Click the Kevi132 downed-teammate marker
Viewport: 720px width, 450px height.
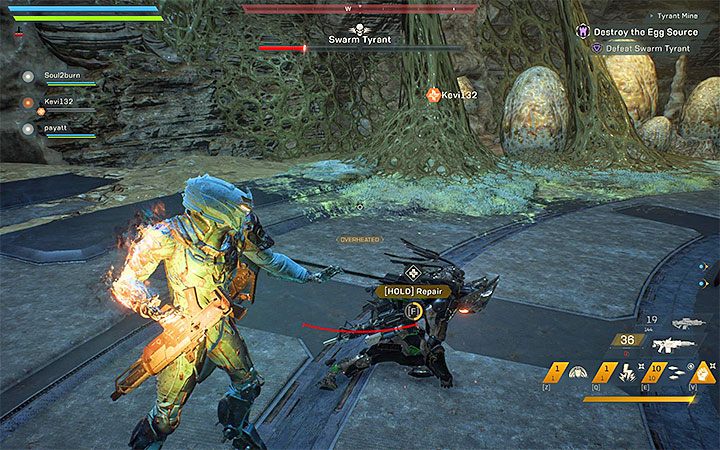tap(432, 94)
